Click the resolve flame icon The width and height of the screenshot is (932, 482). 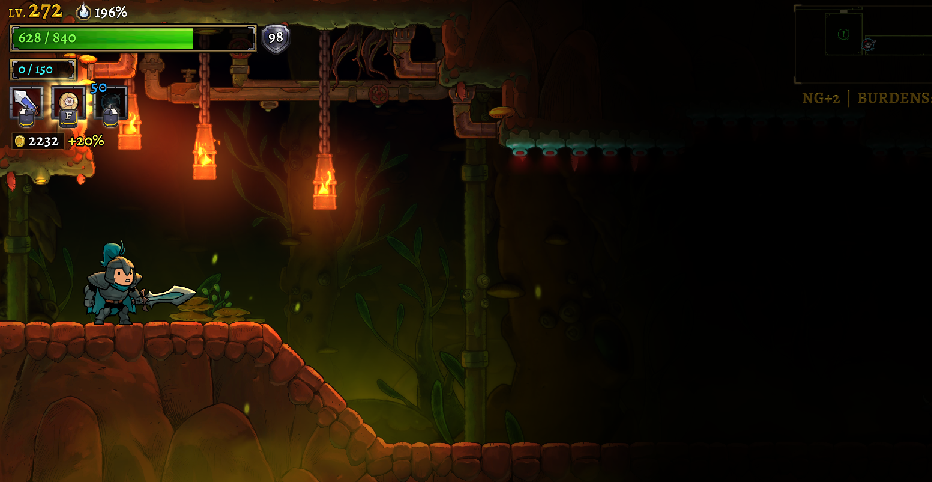tap(84, 12)
